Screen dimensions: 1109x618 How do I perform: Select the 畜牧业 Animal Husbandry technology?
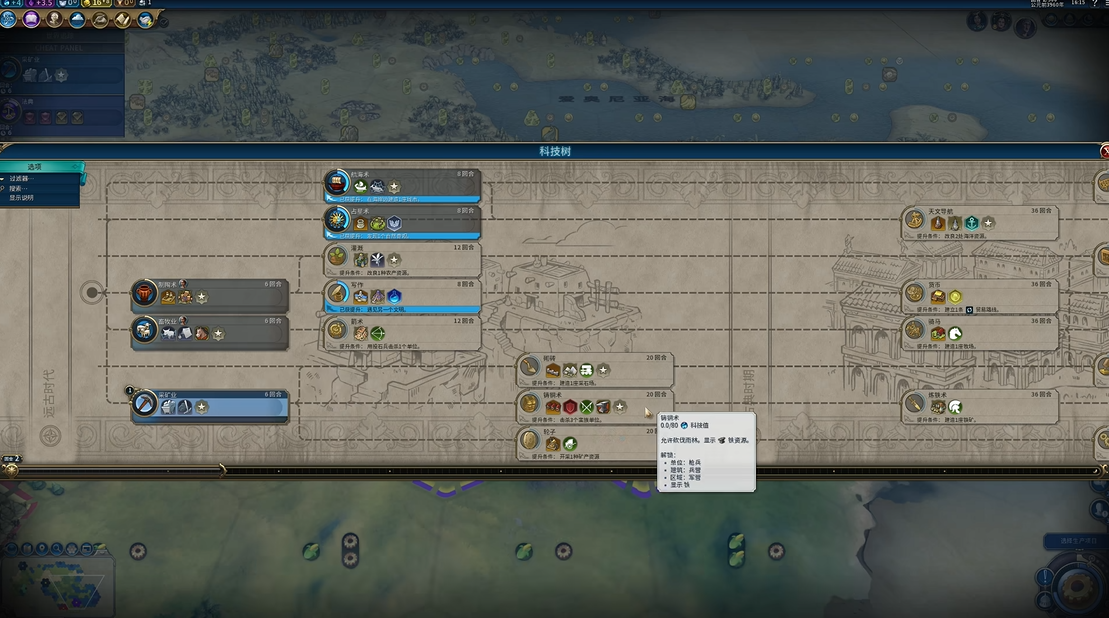click(211, 332)
